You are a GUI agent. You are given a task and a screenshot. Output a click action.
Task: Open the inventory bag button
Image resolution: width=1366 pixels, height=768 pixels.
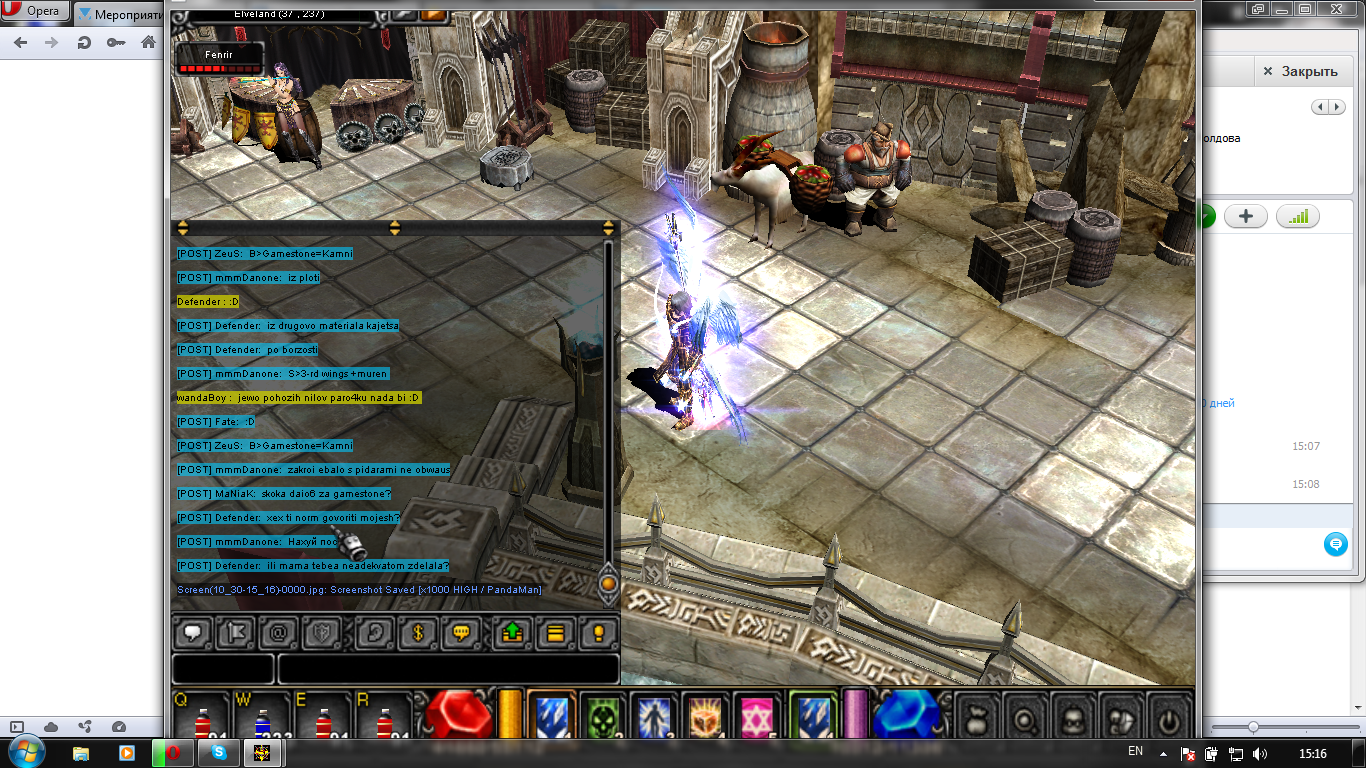click(x=978, y=718)
